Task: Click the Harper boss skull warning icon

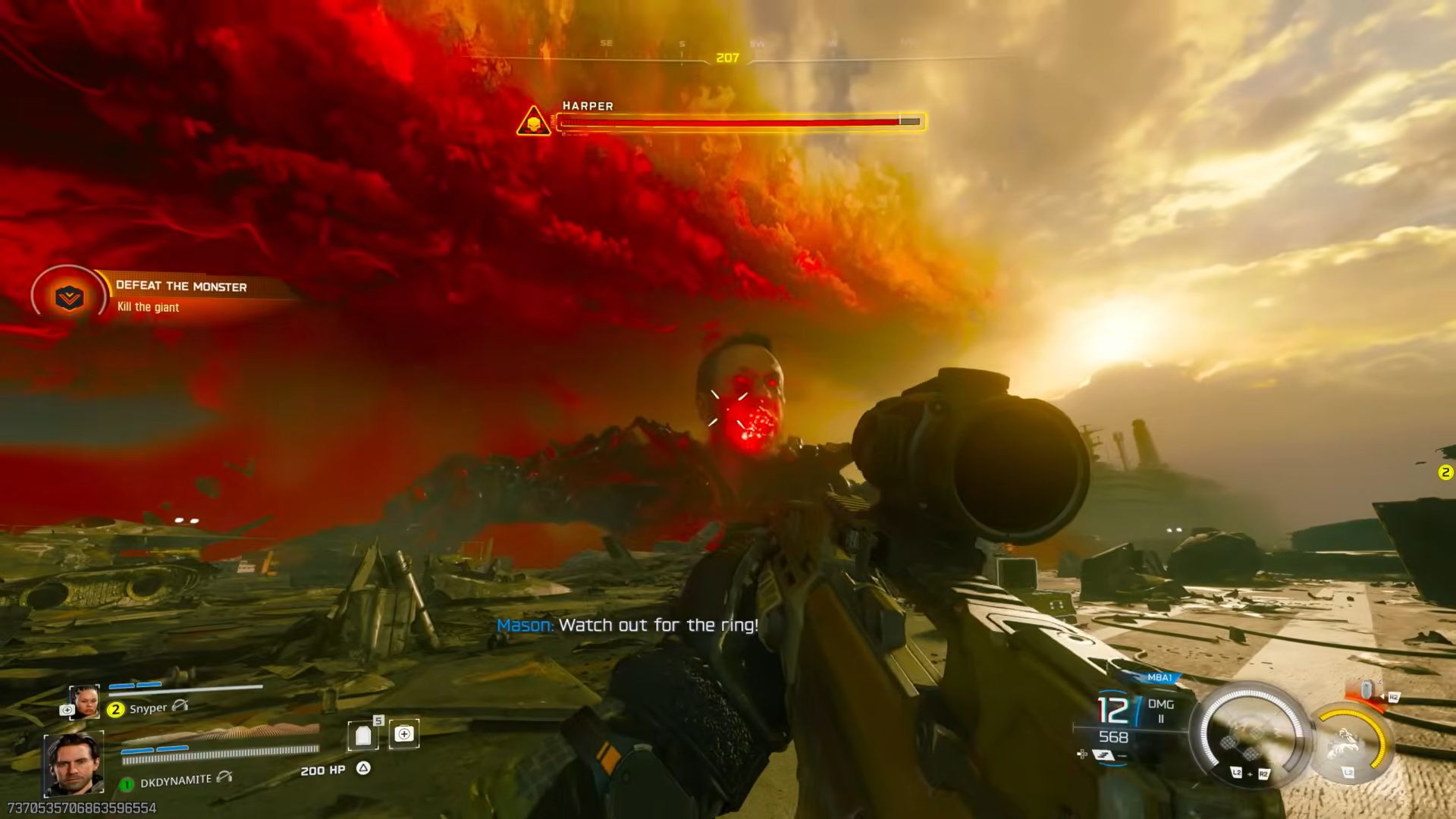Action: click(534, 121)
